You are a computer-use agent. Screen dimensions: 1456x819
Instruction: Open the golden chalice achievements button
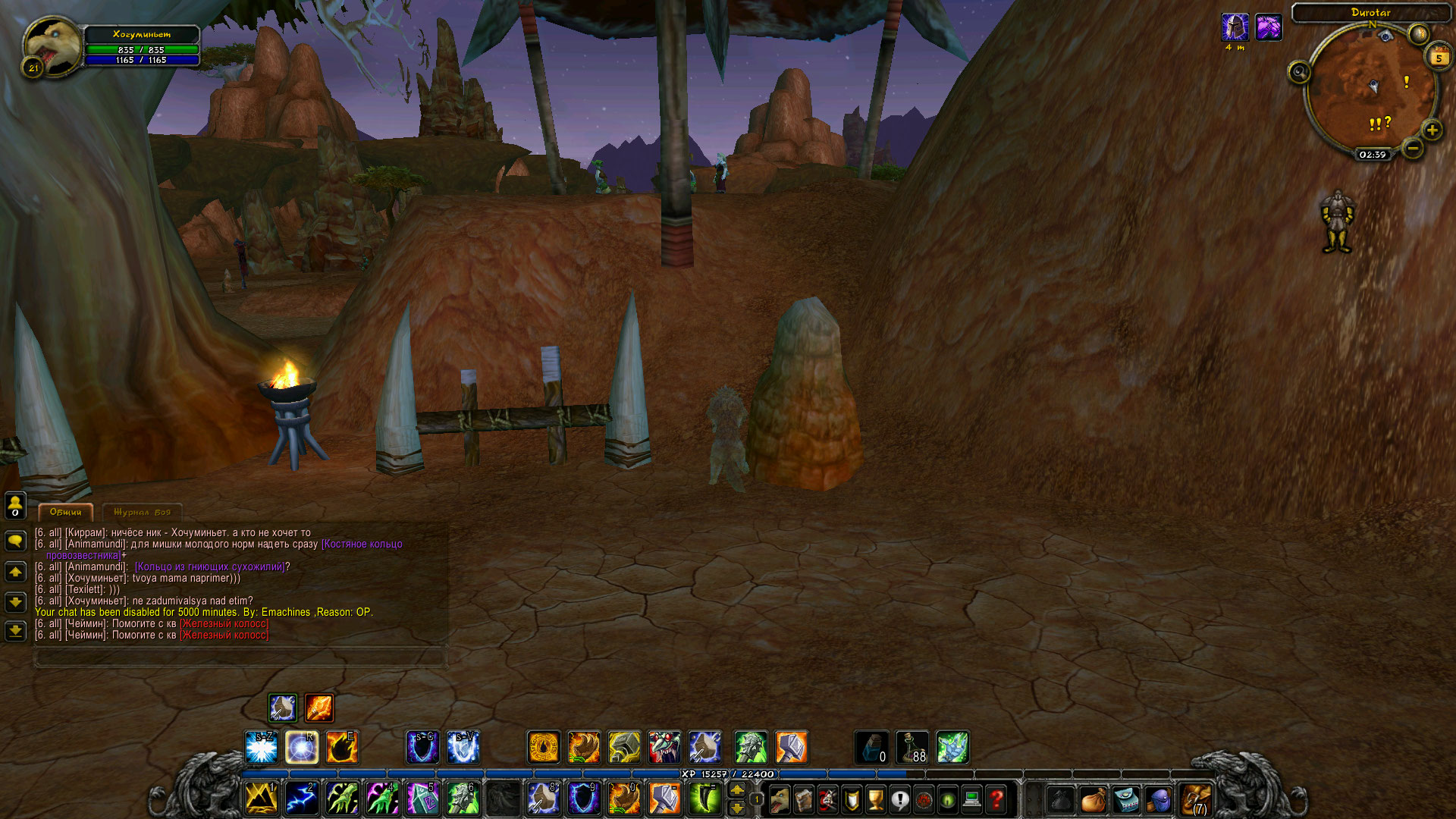876,799
